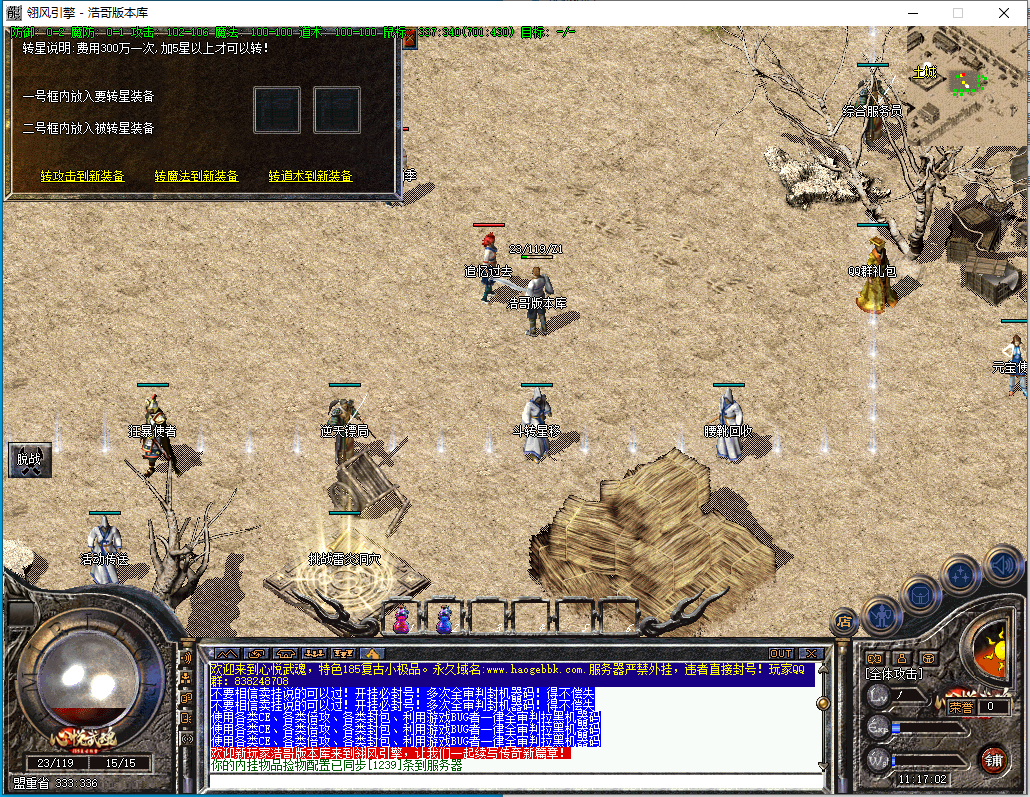Select the first belt potion slot
The width and height of the screenshot is (1030, 797).
click(x=401, y=621)
